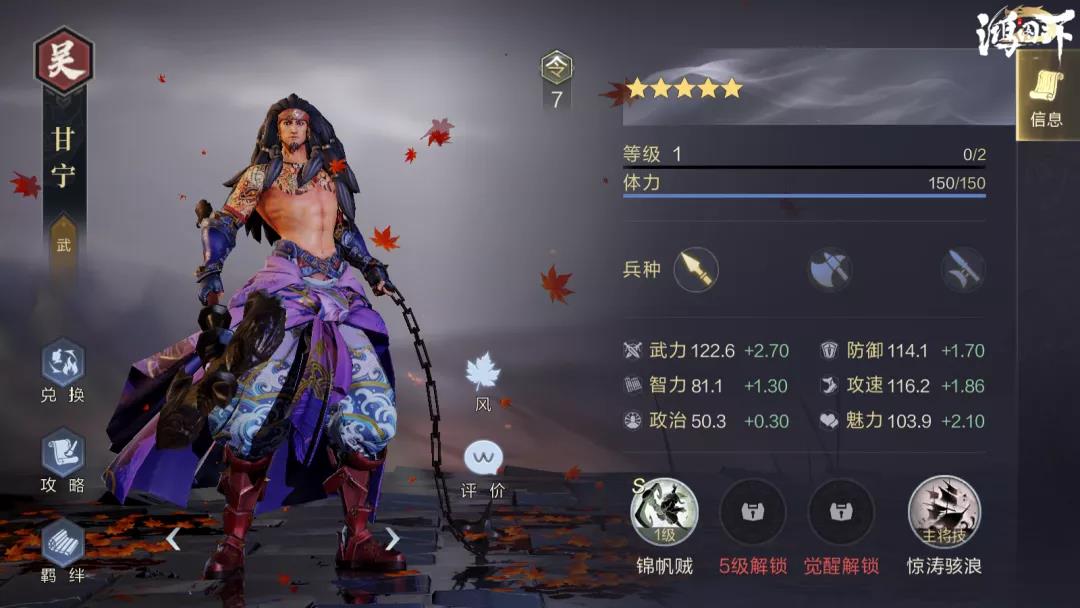Select the locked 5级解锁 skill slot

pos(753,513)
